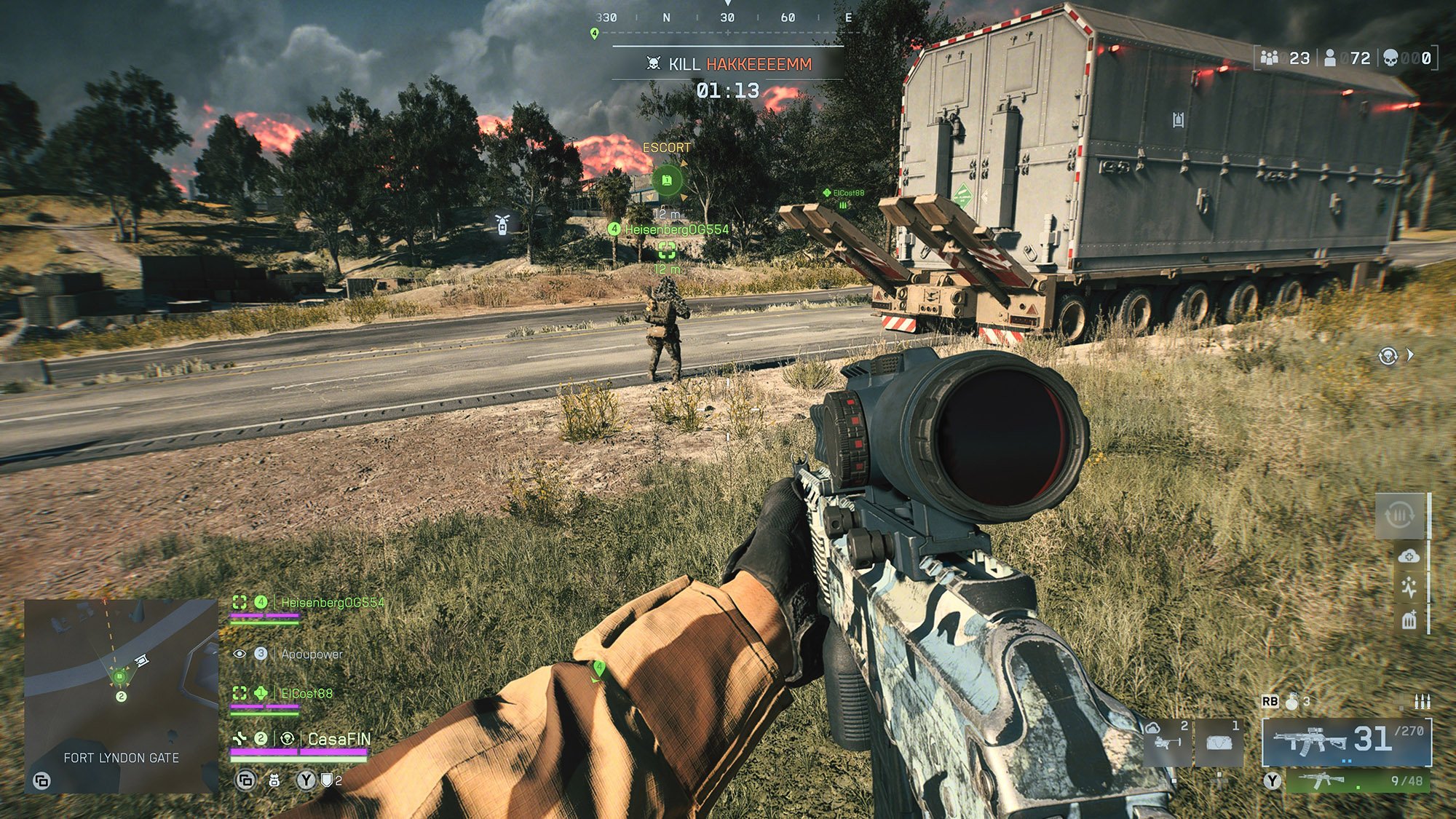1456x819 pixels.
Task: Click the ESCORT objective marker
Action: coord(666,180)
